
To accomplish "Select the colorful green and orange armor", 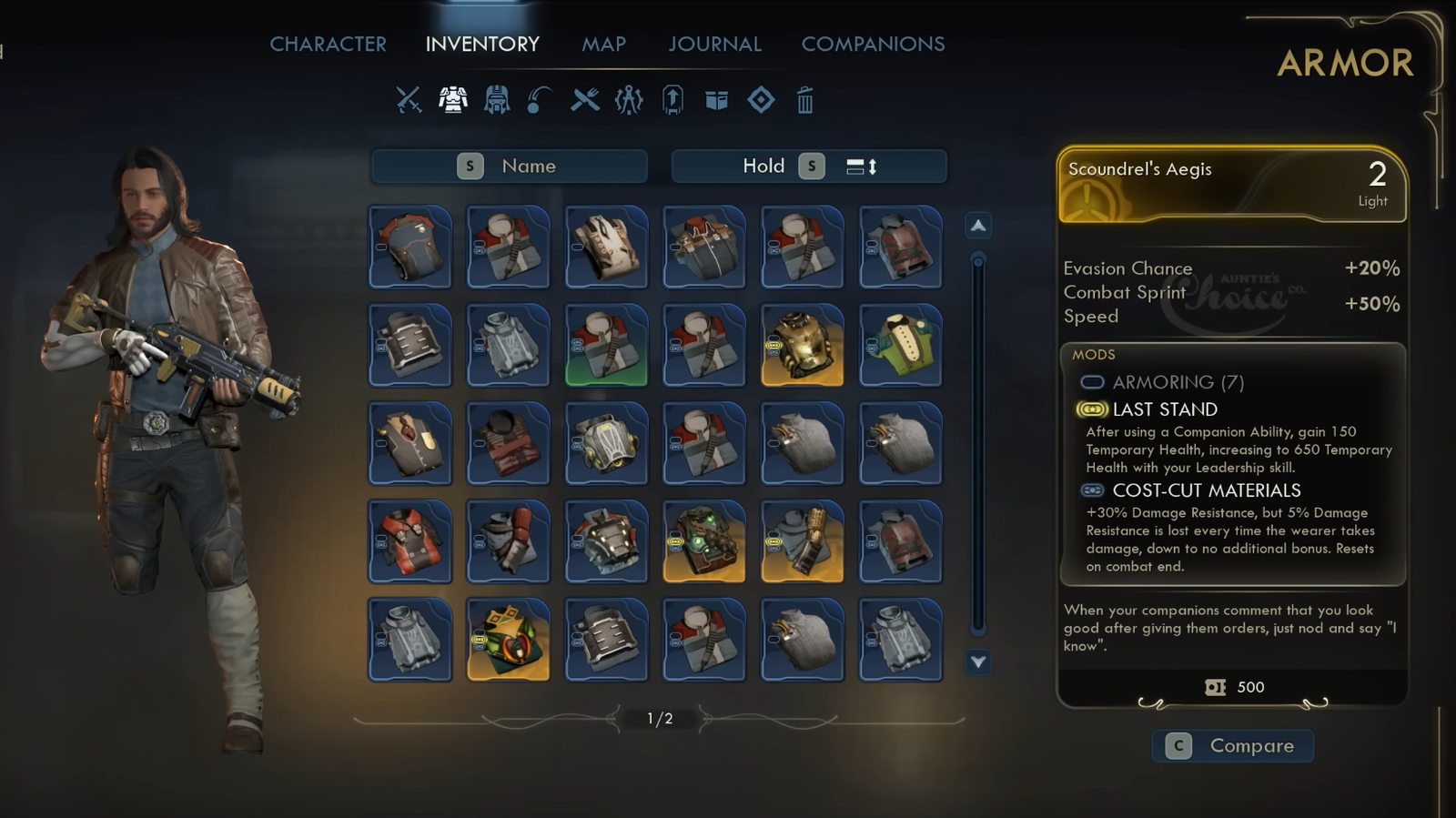I will click(x=508, y=640).
